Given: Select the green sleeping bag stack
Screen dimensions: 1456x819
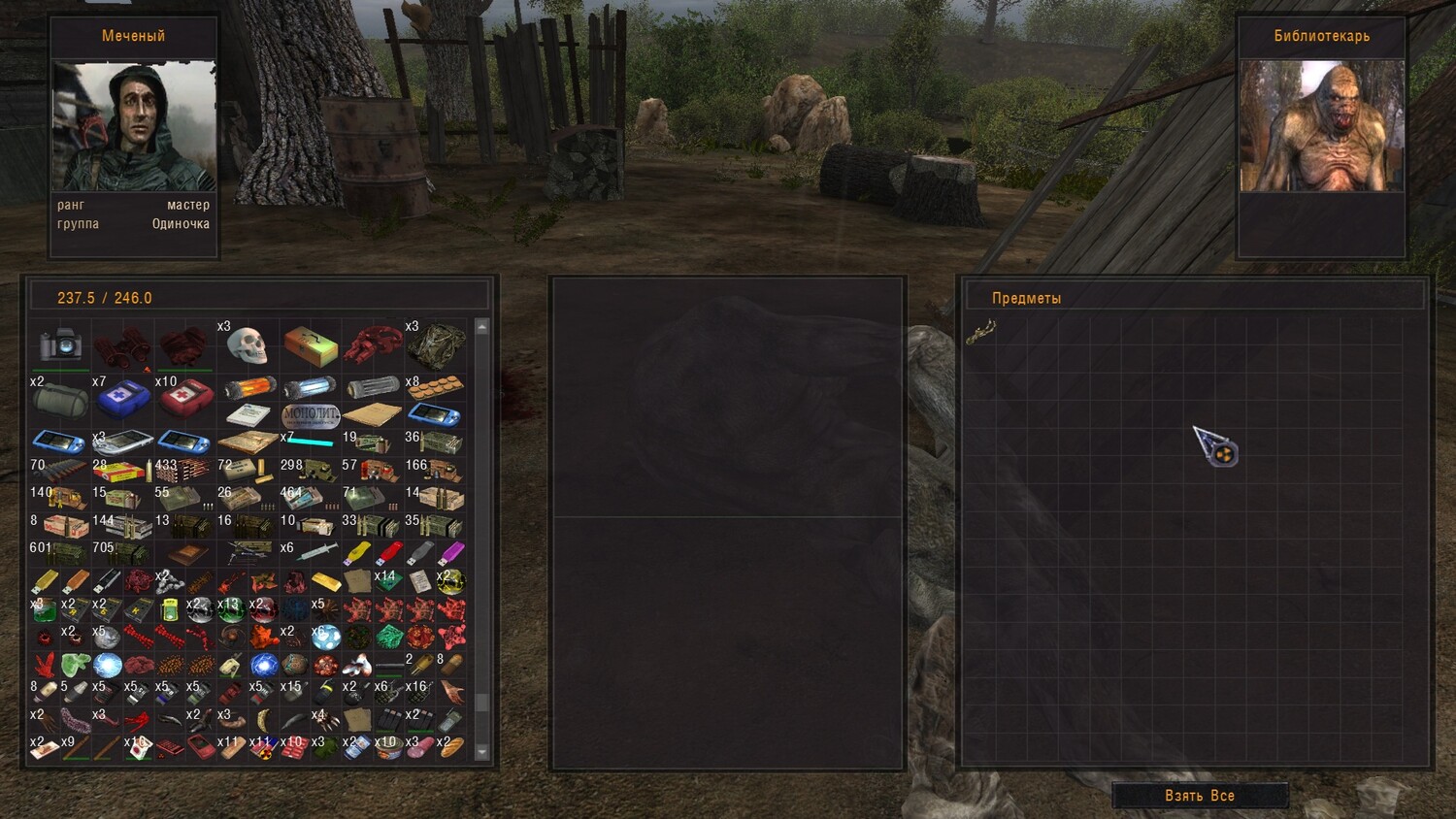Looking at the screenshot, I should [x=60, y=397].
